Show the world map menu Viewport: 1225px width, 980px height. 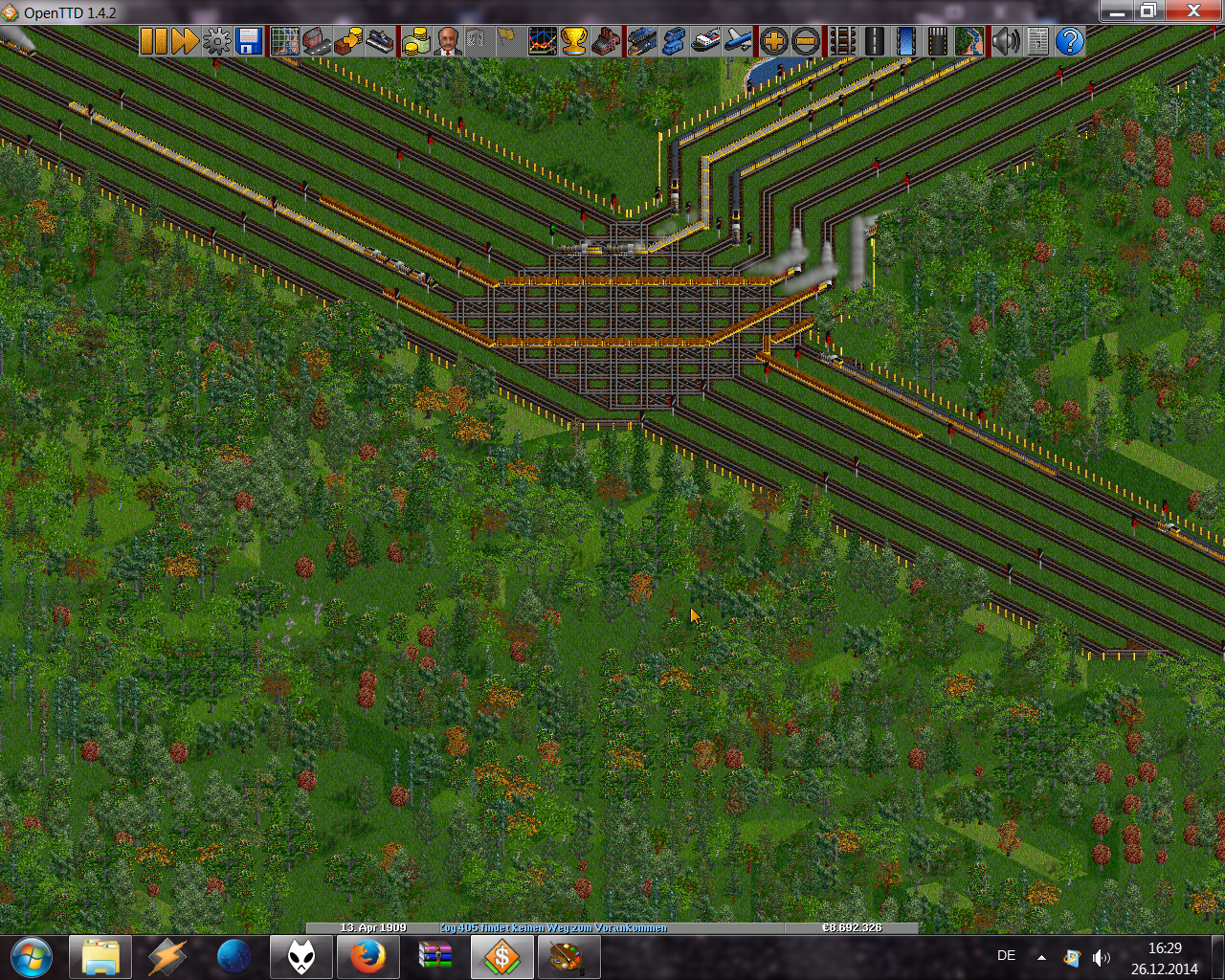[x=284, y=41]
